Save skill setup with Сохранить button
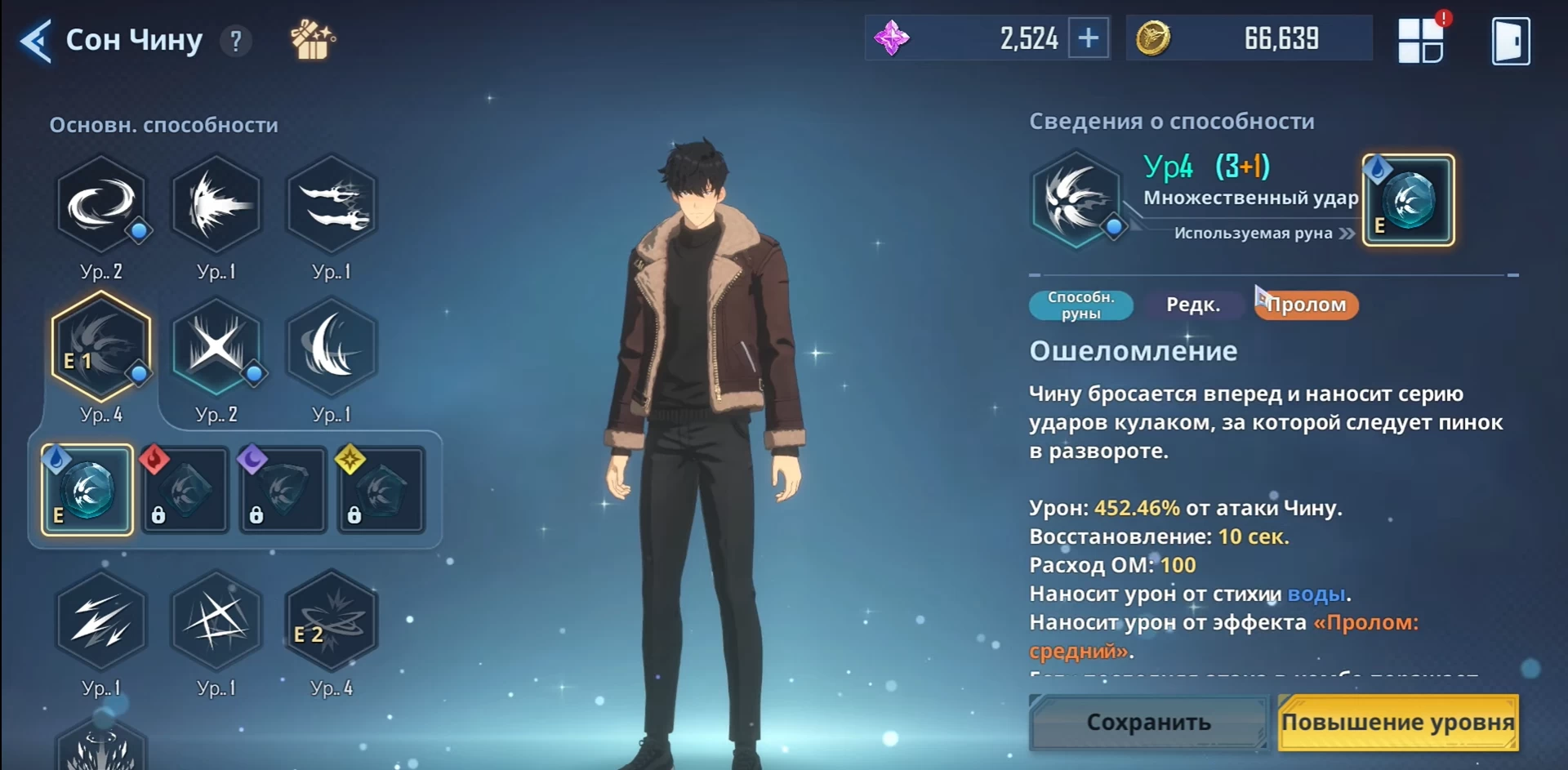Image resolution: width=1568 pixels, height=770 pixels. pos(1148,723)
